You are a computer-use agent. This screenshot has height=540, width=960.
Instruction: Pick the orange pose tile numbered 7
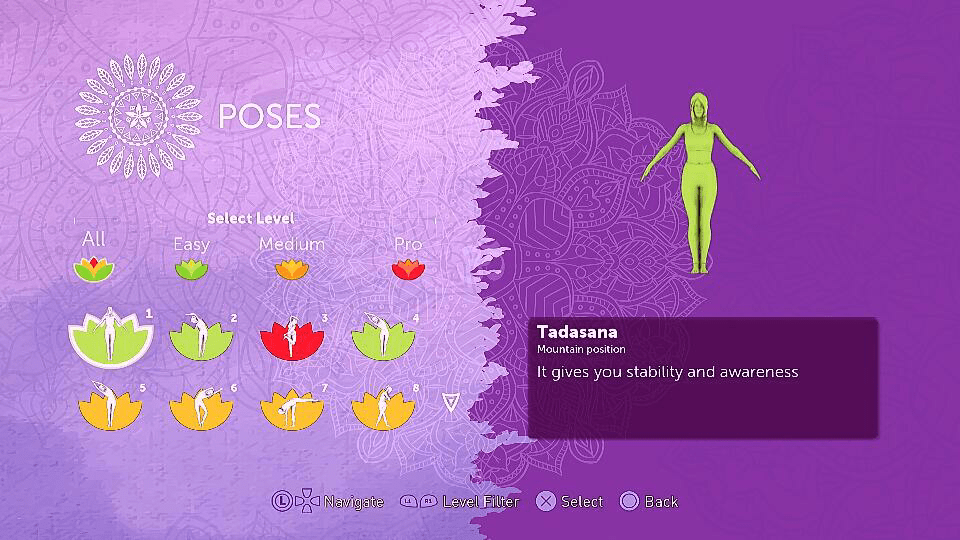point(292,406)
